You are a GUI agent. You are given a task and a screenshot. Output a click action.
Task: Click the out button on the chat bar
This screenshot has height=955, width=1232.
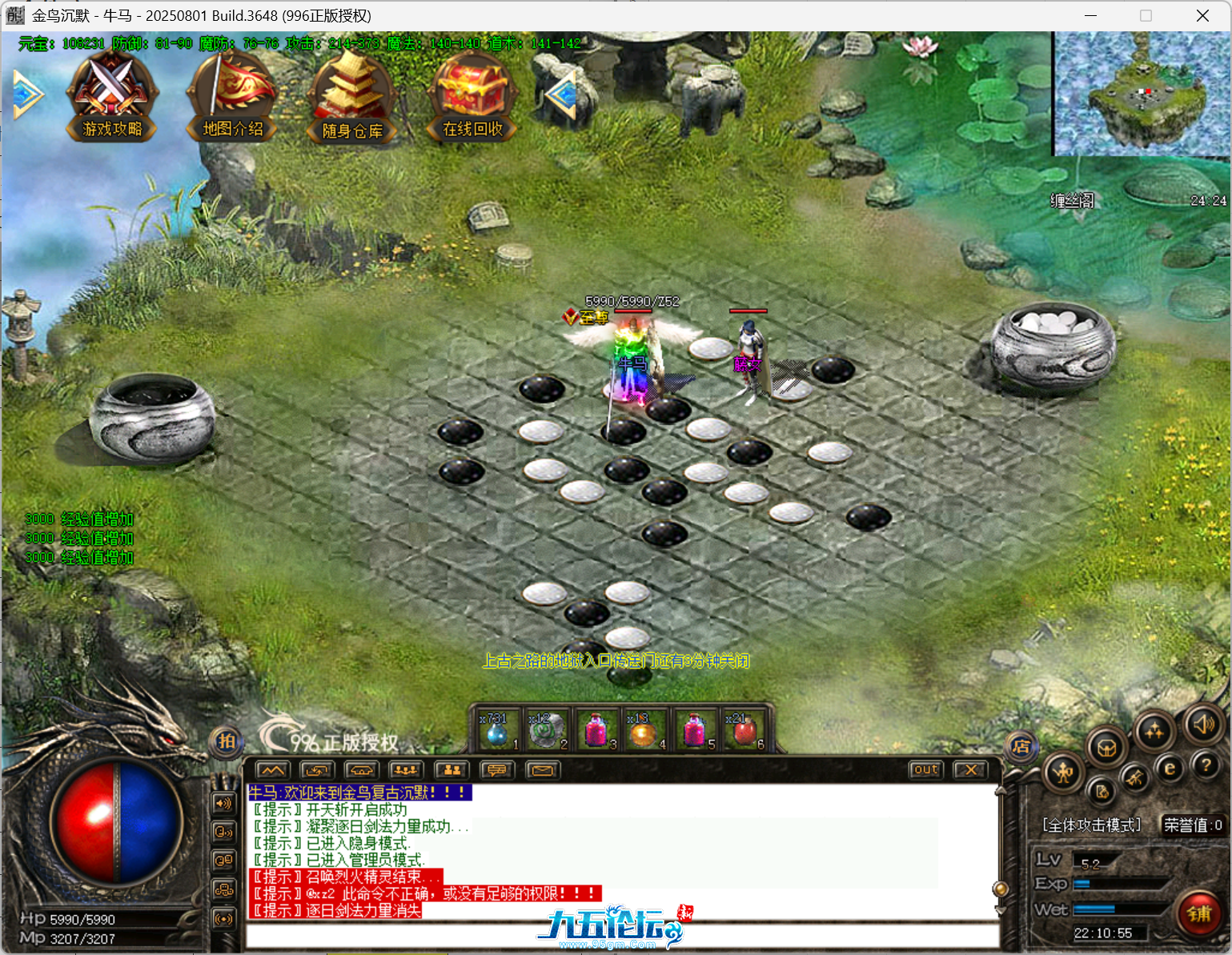point(925,769)
